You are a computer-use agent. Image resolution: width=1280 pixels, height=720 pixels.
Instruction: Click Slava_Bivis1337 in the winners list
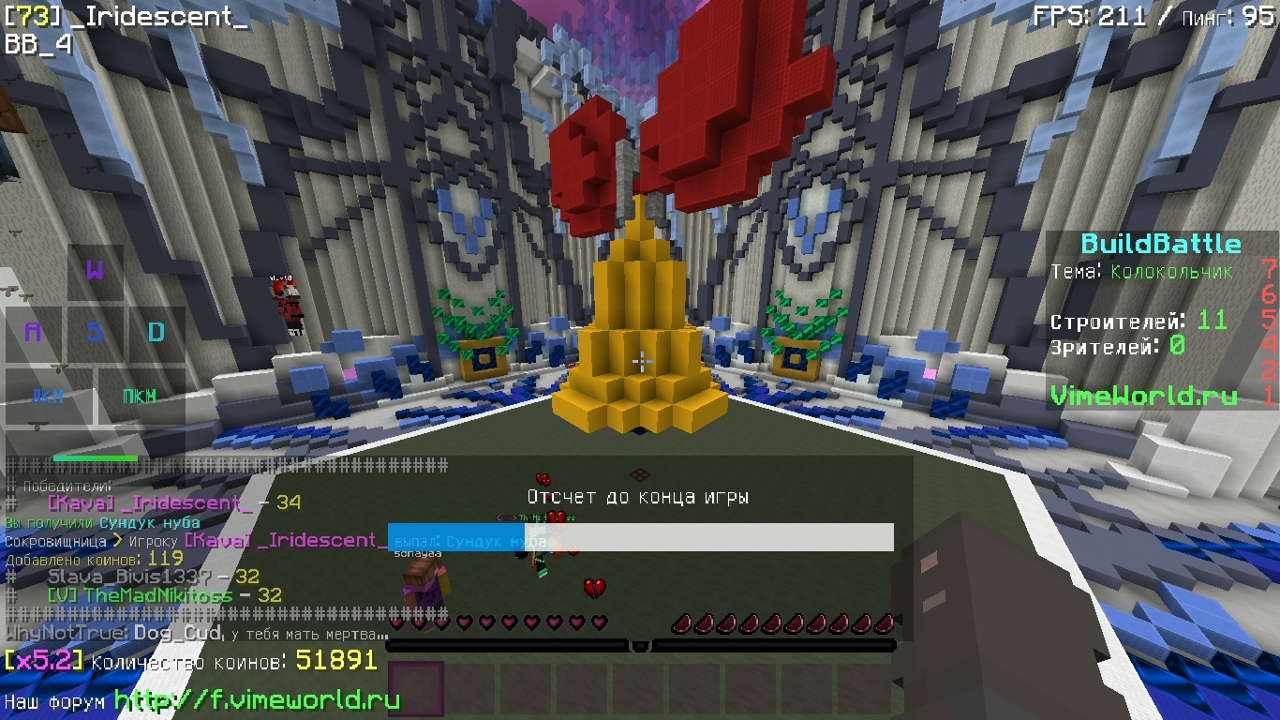click(x=129, y=577)
